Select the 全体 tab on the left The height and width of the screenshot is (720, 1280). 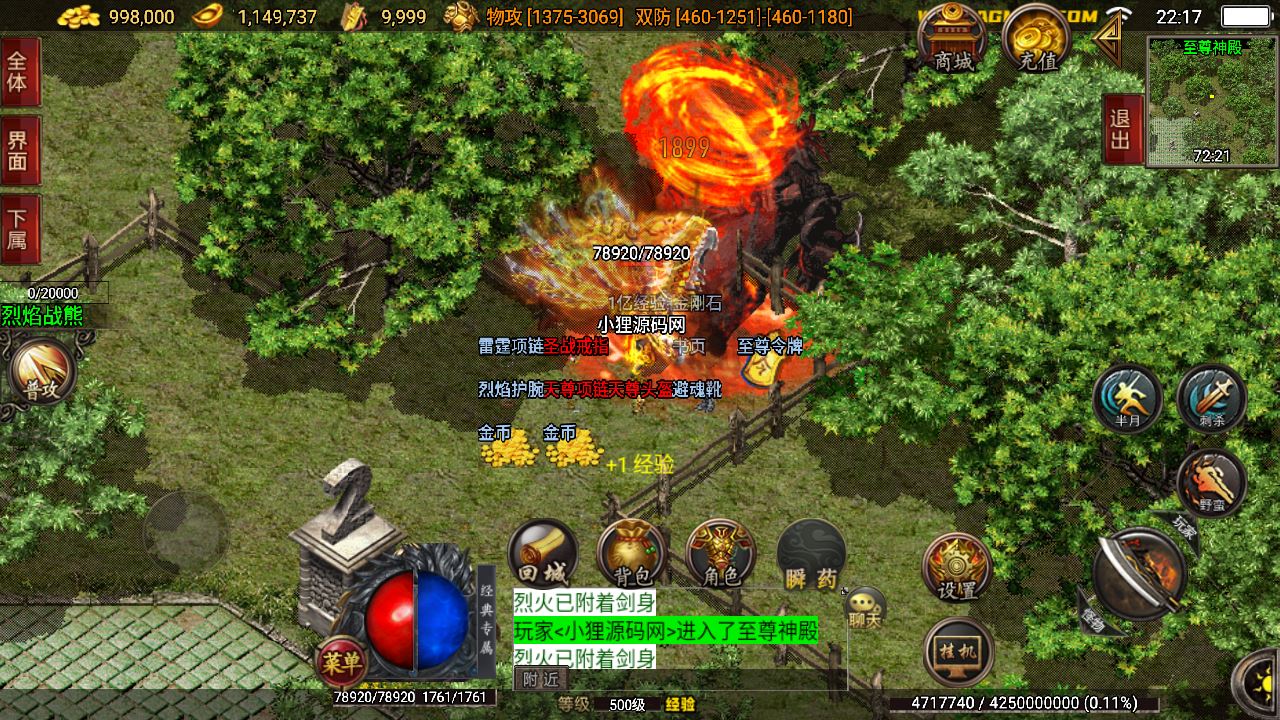tap(19, 71)
